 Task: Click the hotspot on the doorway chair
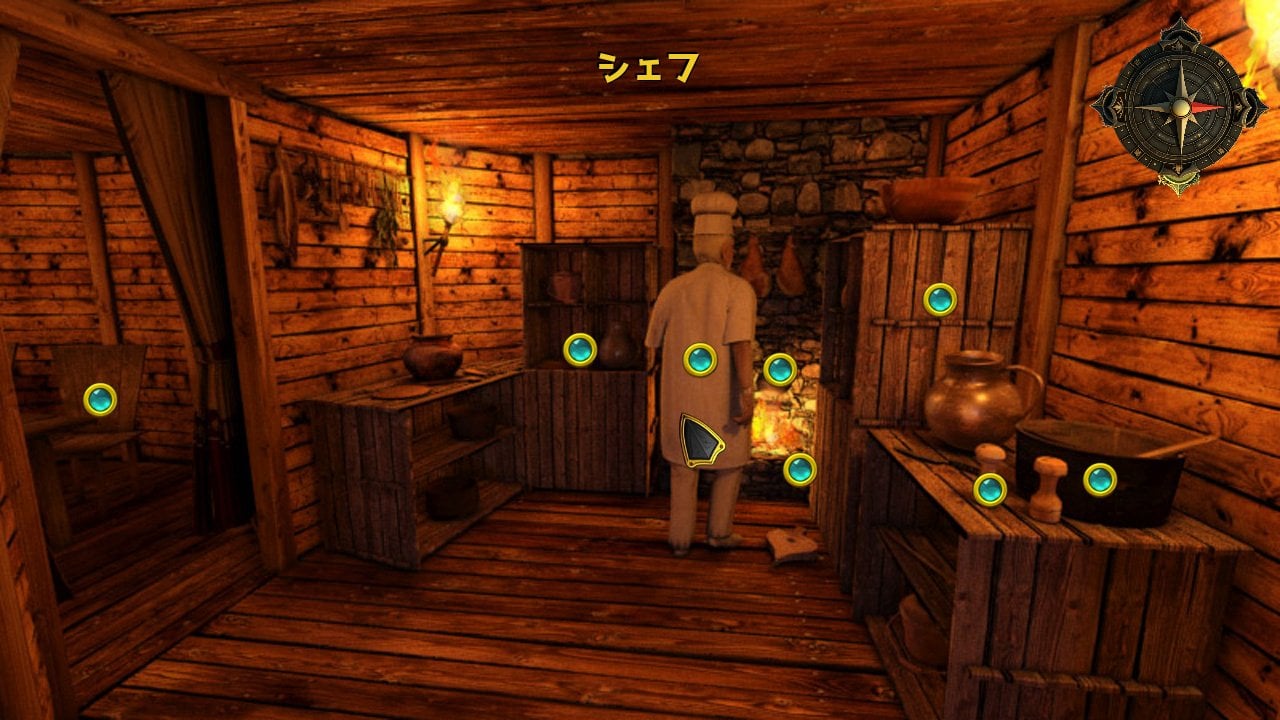[x=100, y=399]
